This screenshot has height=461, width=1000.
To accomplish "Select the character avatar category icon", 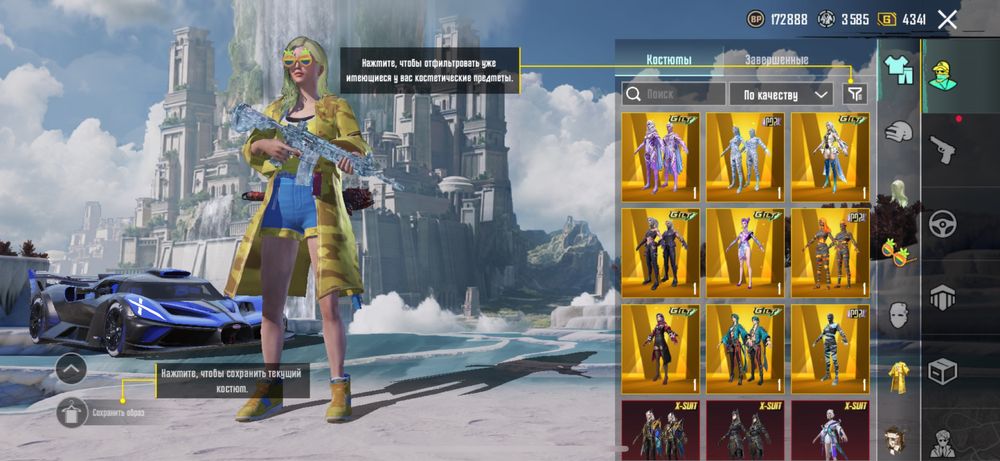I will pos(942,75).
